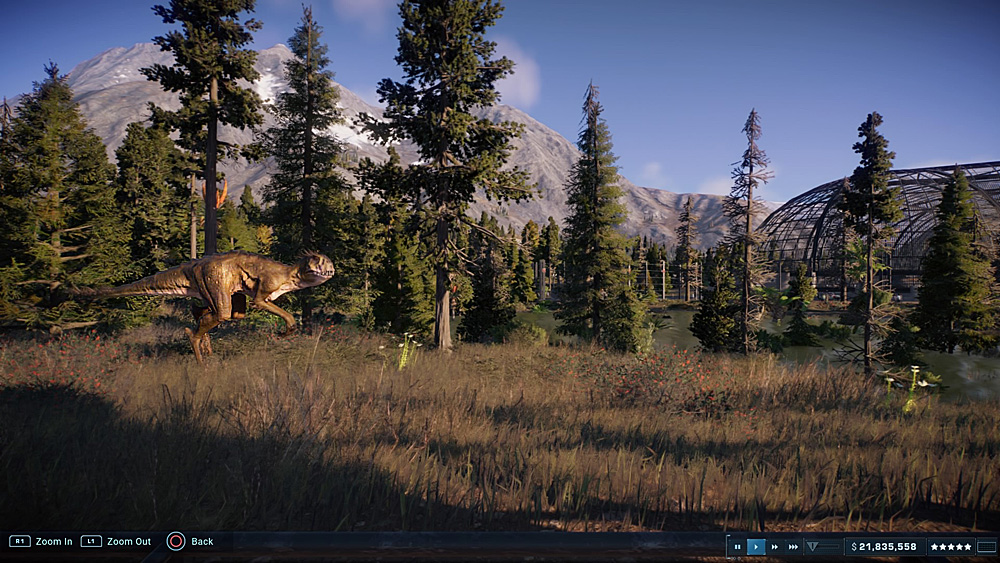Set game speed to normal play
Viewport: 1000px width, 563px height.
coord(756,547)
